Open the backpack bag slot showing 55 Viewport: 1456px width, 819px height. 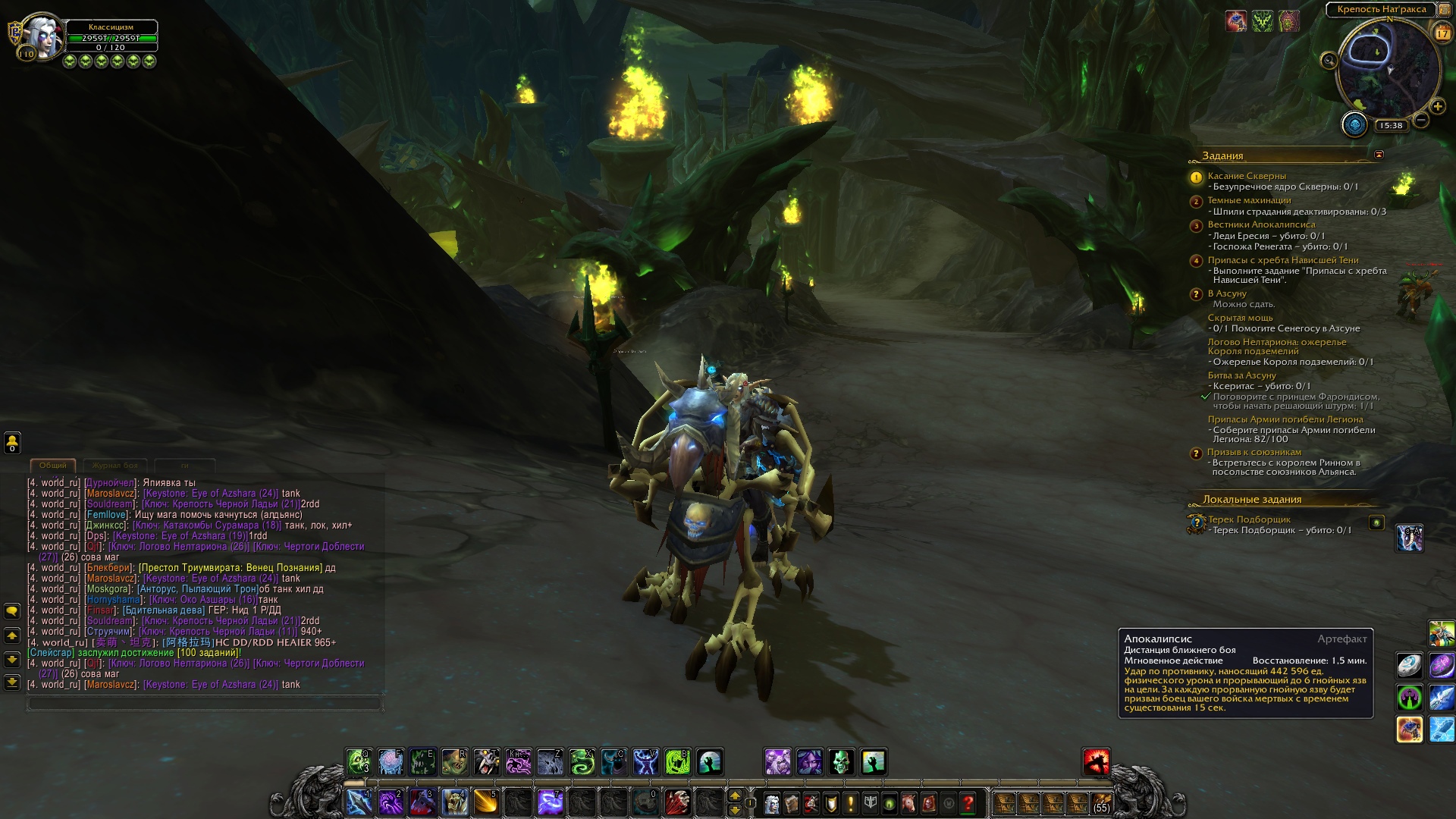tap(1101, 802)
